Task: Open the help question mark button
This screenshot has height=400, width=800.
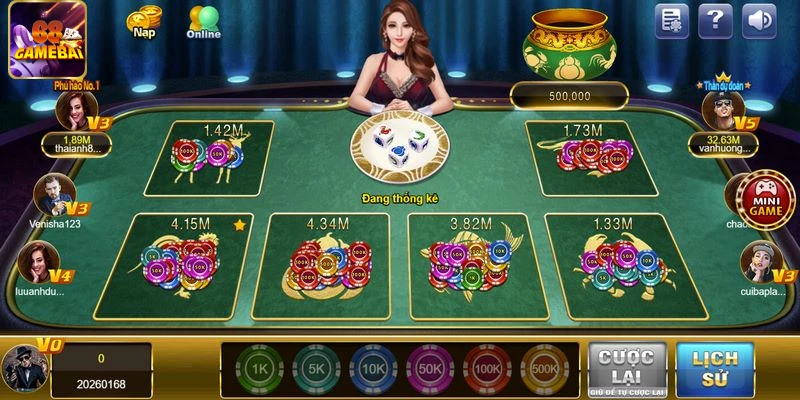Action: (x=715, y=20)
